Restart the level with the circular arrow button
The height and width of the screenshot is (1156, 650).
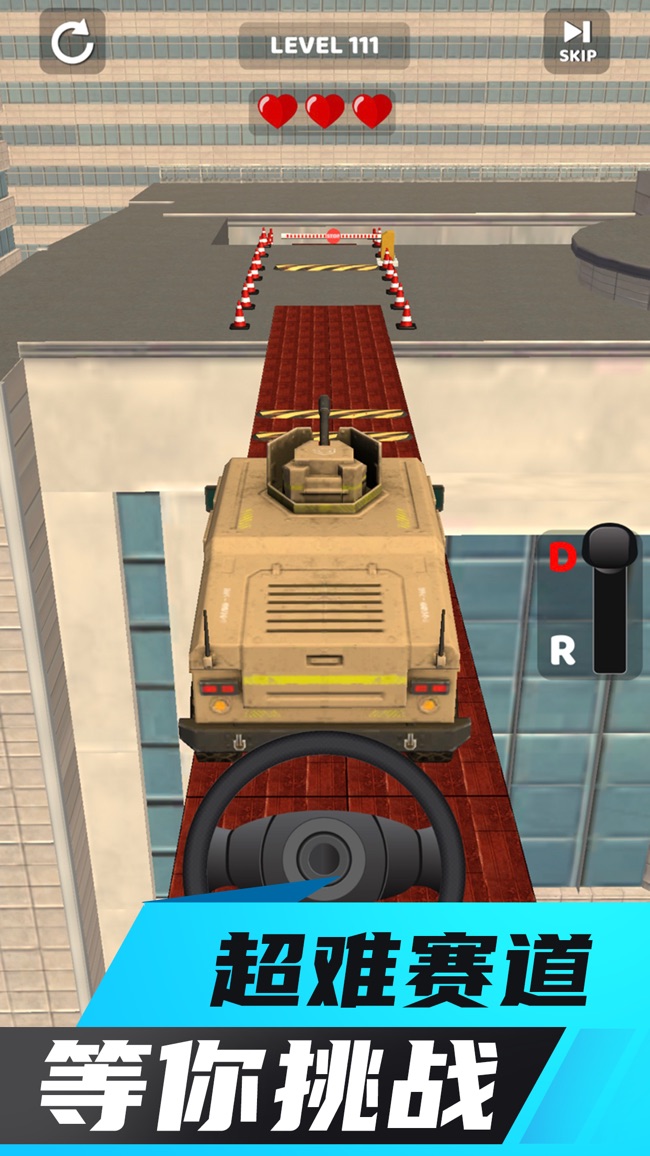point(72,42)
